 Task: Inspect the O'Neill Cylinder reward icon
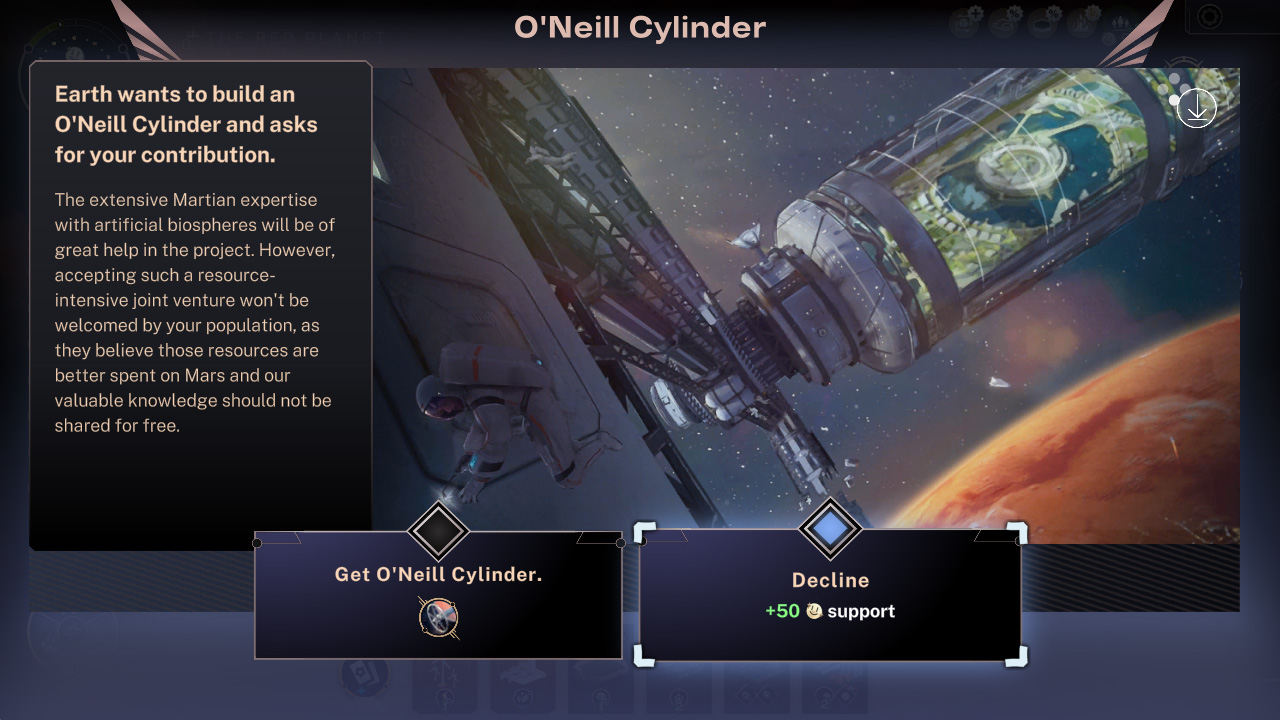point(438,617)
